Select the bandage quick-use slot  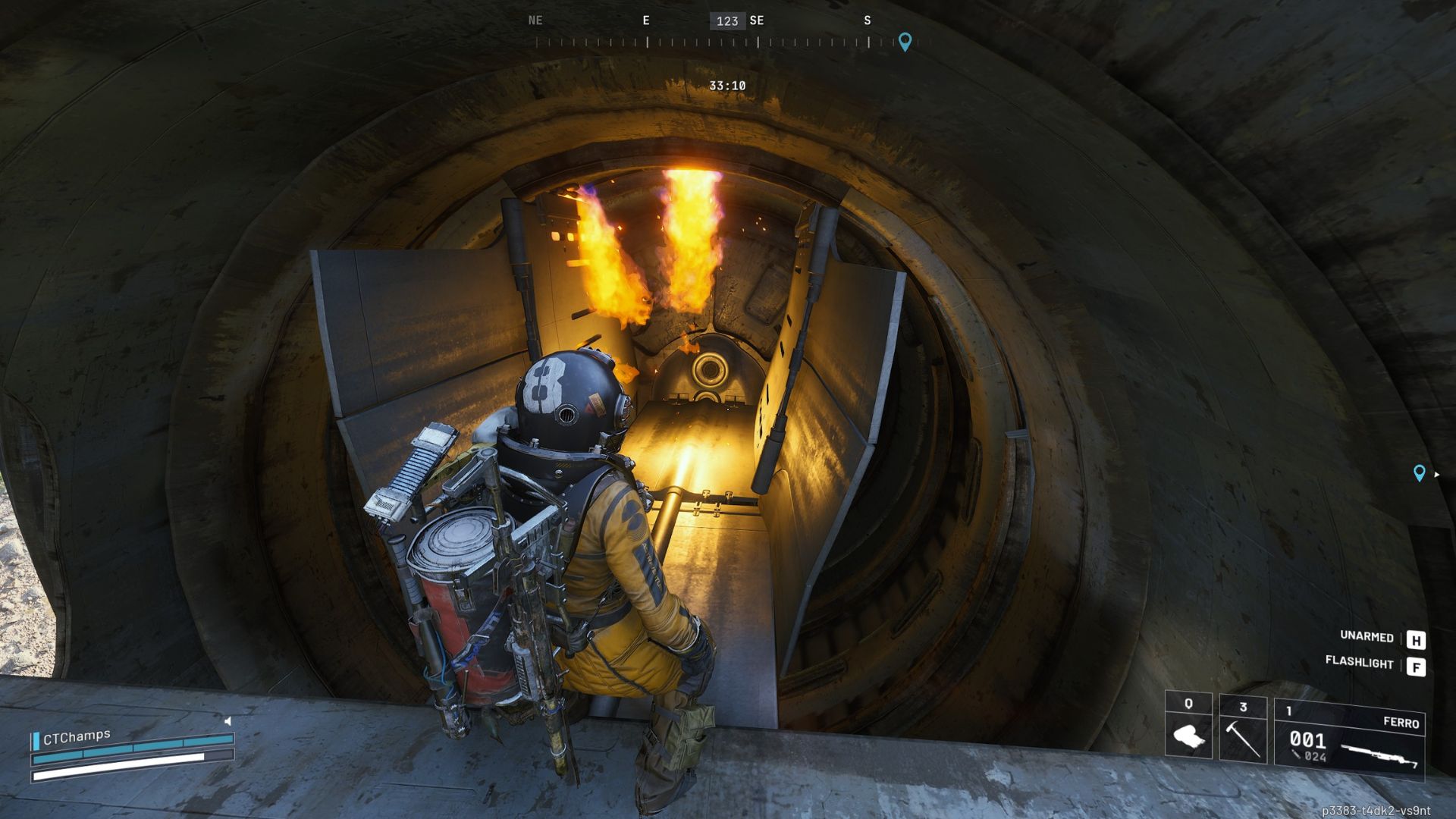1188,727
